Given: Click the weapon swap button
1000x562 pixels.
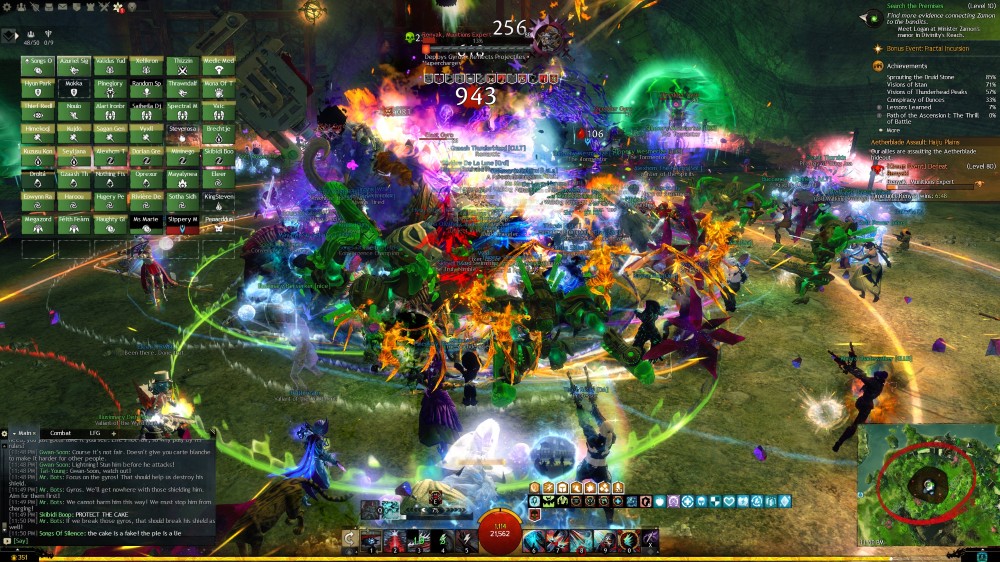Looking at the screenshot, I should coord(349,541).
